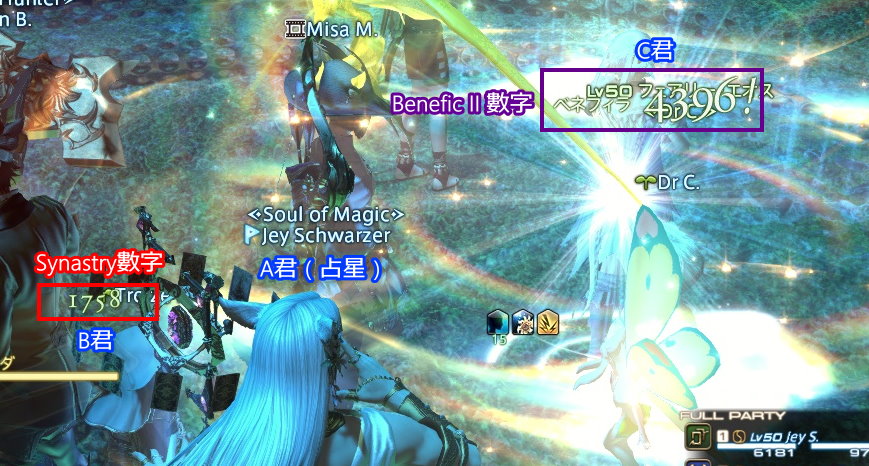Click the blue sun-emblem status icon
This screenshot has height=466, width=869.
click(523, 322)
